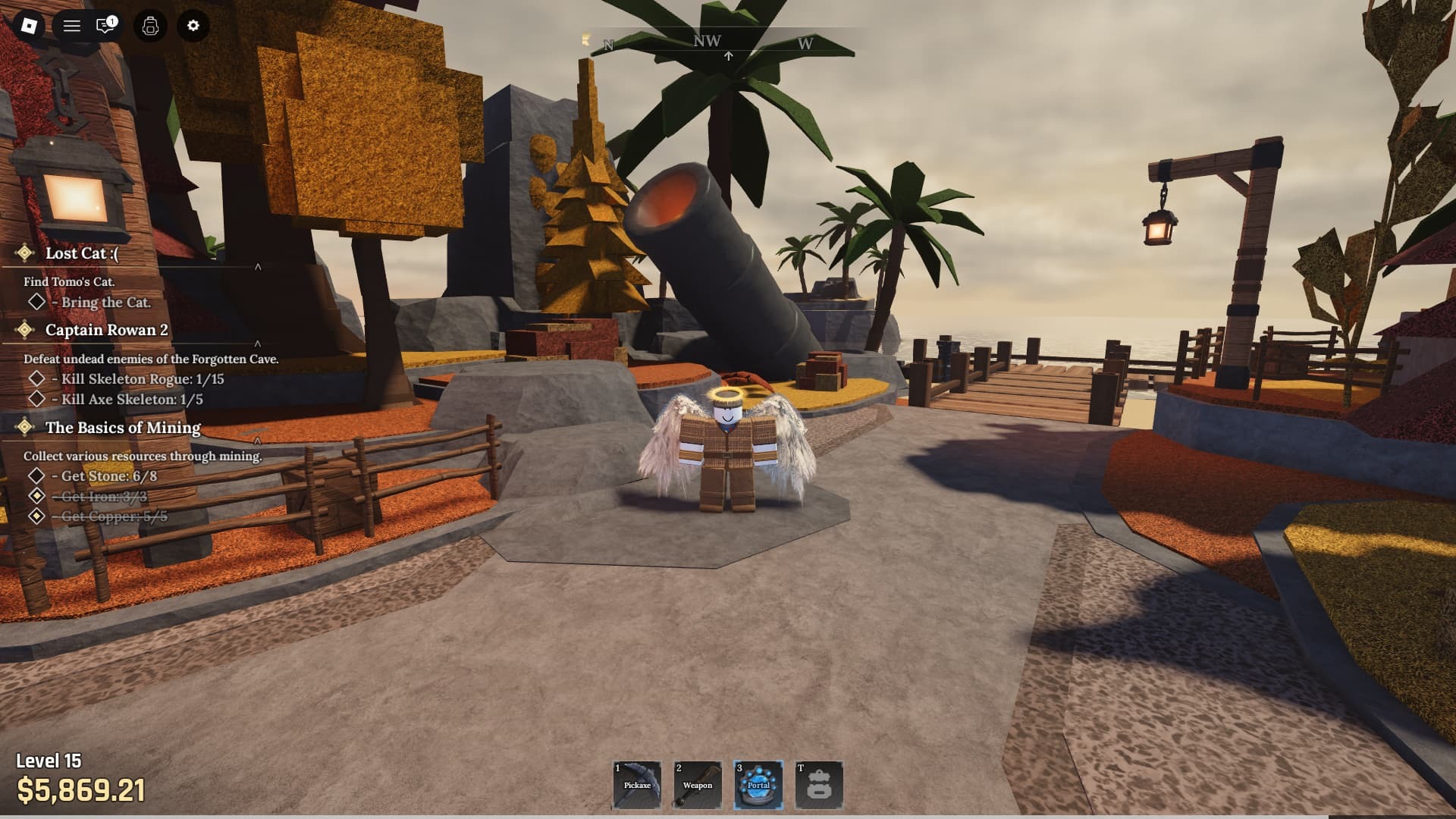
Task: Open the settings gear icon
Action: tap(193, 26)
